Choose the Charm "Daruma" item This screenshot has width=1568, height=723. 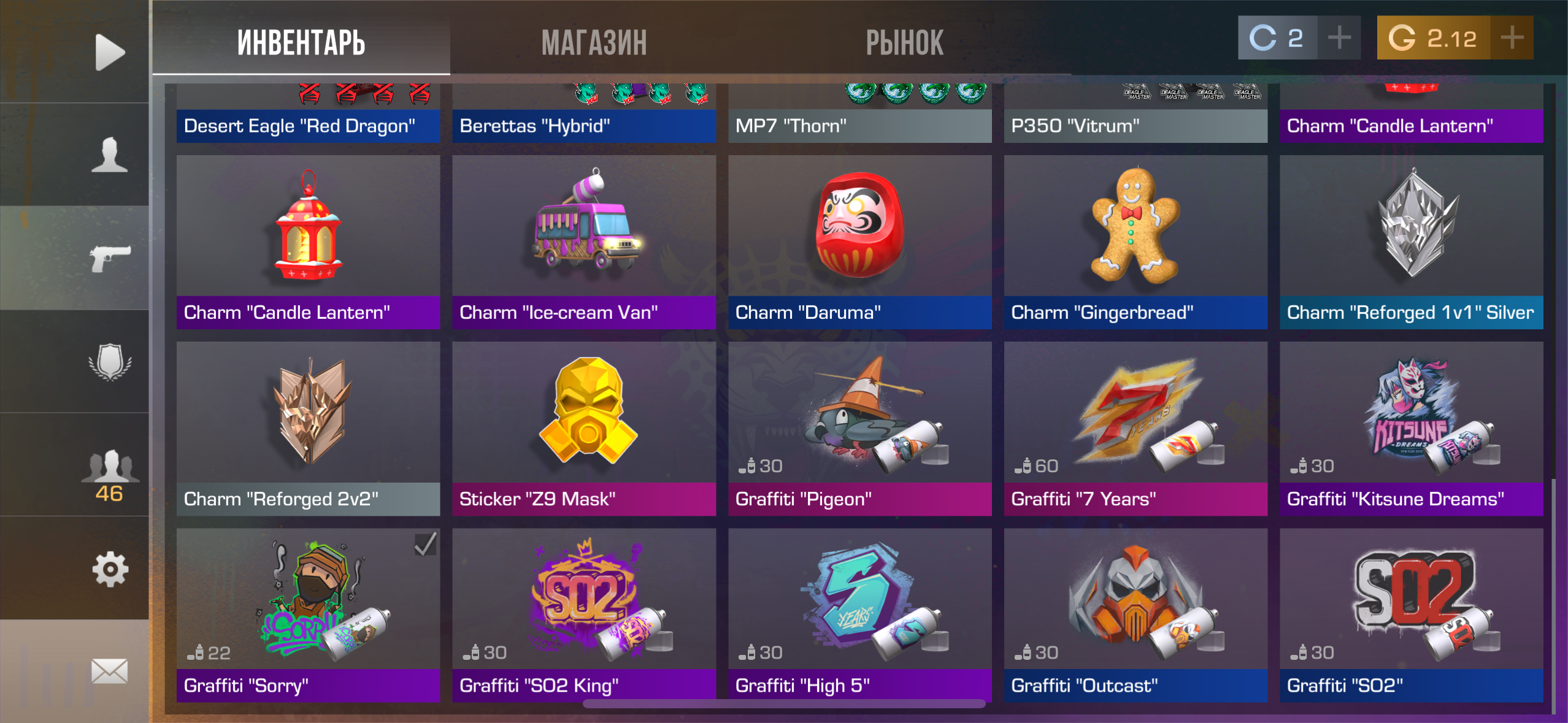(859, 242)
